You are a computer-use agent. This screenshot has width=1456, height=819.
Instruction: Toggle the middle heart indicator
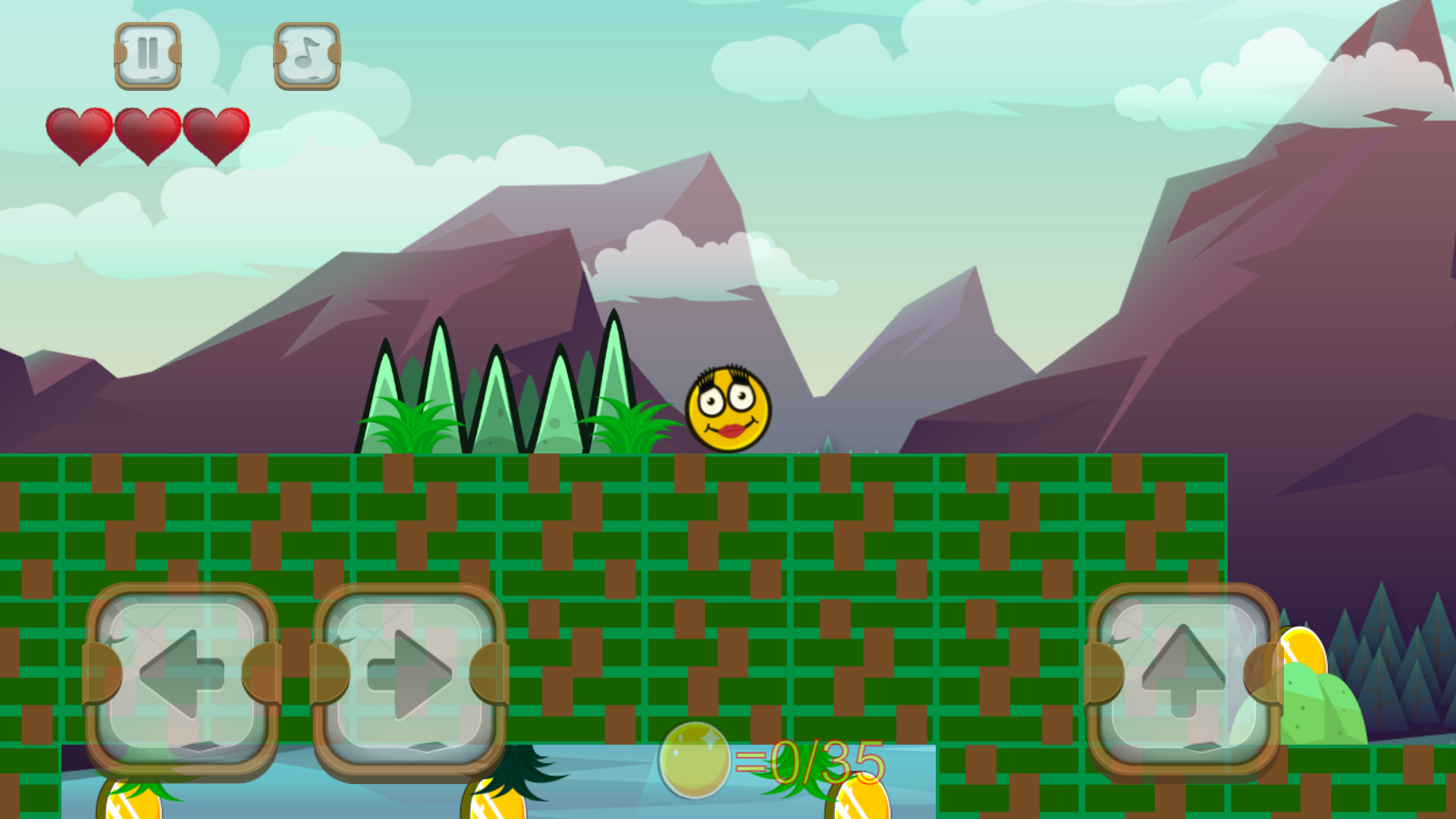point(148,135)
